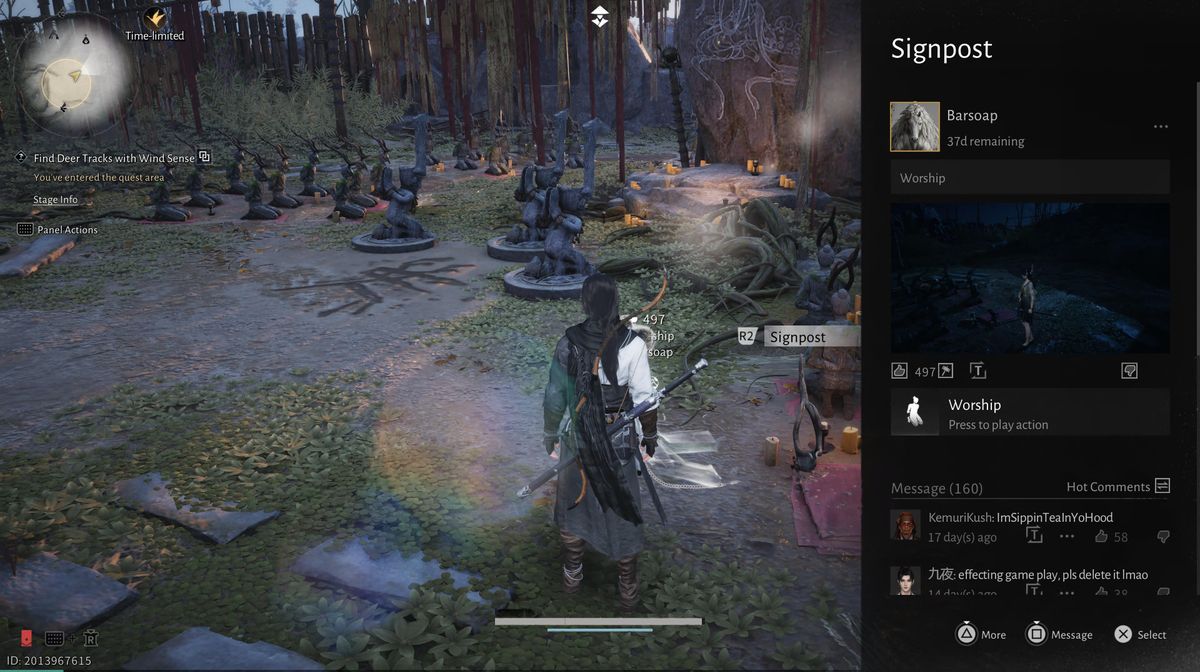Open Barsoap's three-dot options menu

tap(1160, 127)
